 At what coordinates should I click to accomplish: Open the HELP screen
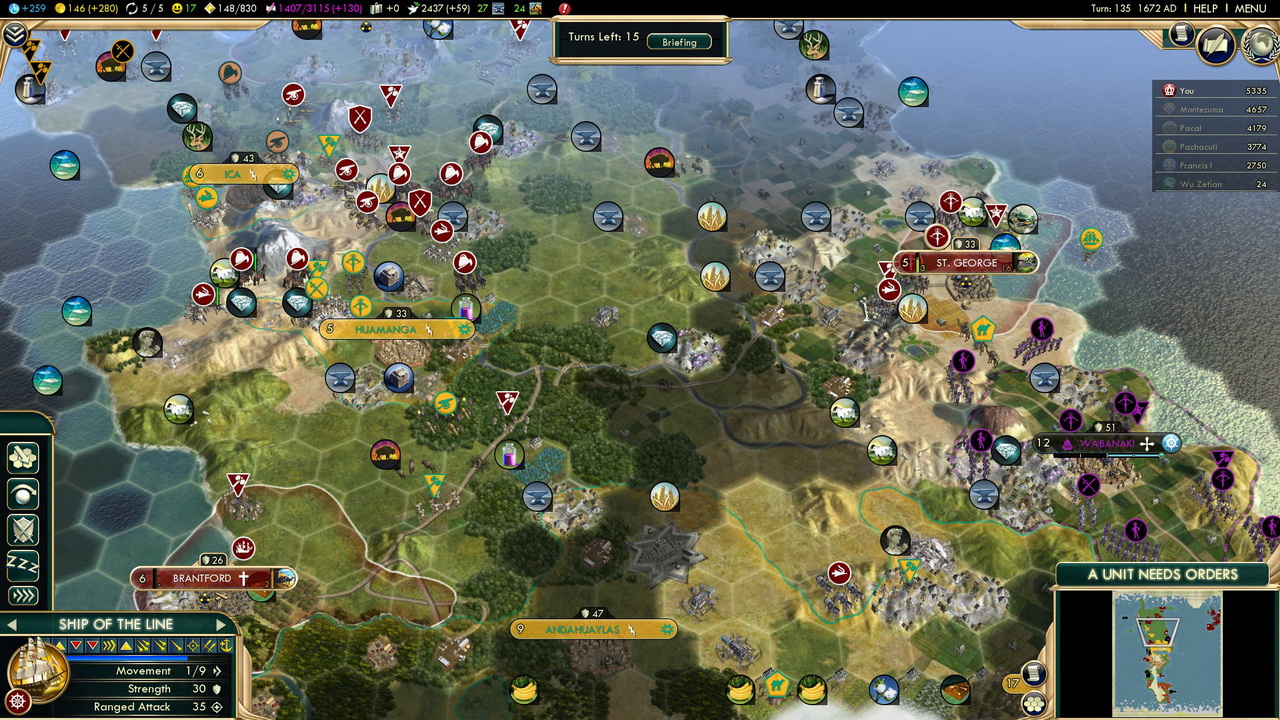click(x=1205, y=8)
